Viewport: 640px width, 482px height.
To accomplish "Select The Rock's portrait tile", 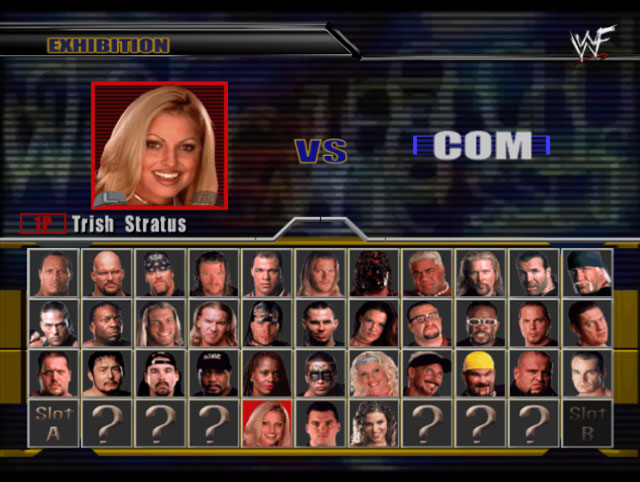I will [x=53, y=273].
